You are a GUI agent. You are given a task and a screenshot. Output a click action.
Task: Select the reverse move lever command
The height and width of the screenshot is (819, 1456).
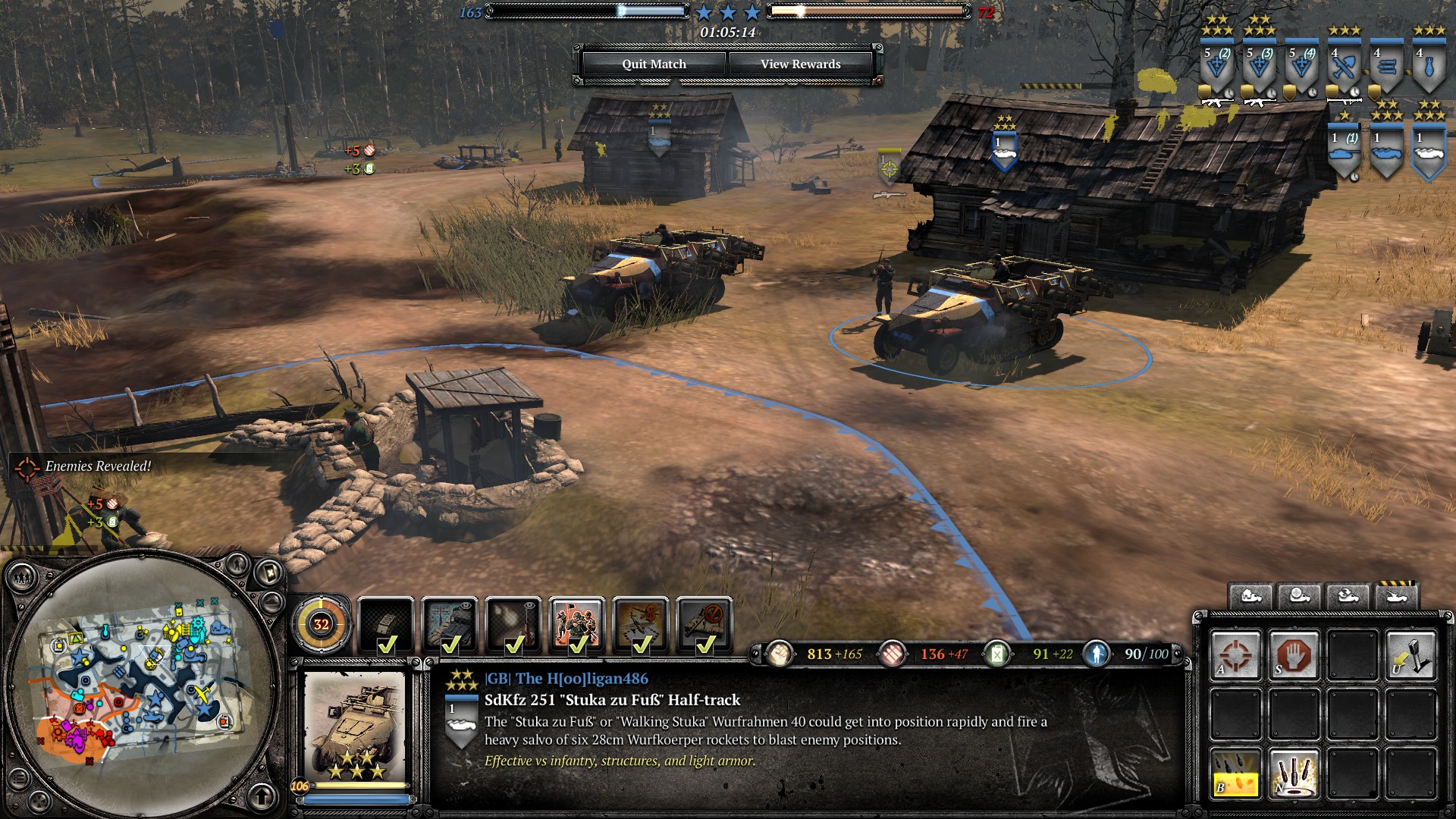coord(1410,654)
